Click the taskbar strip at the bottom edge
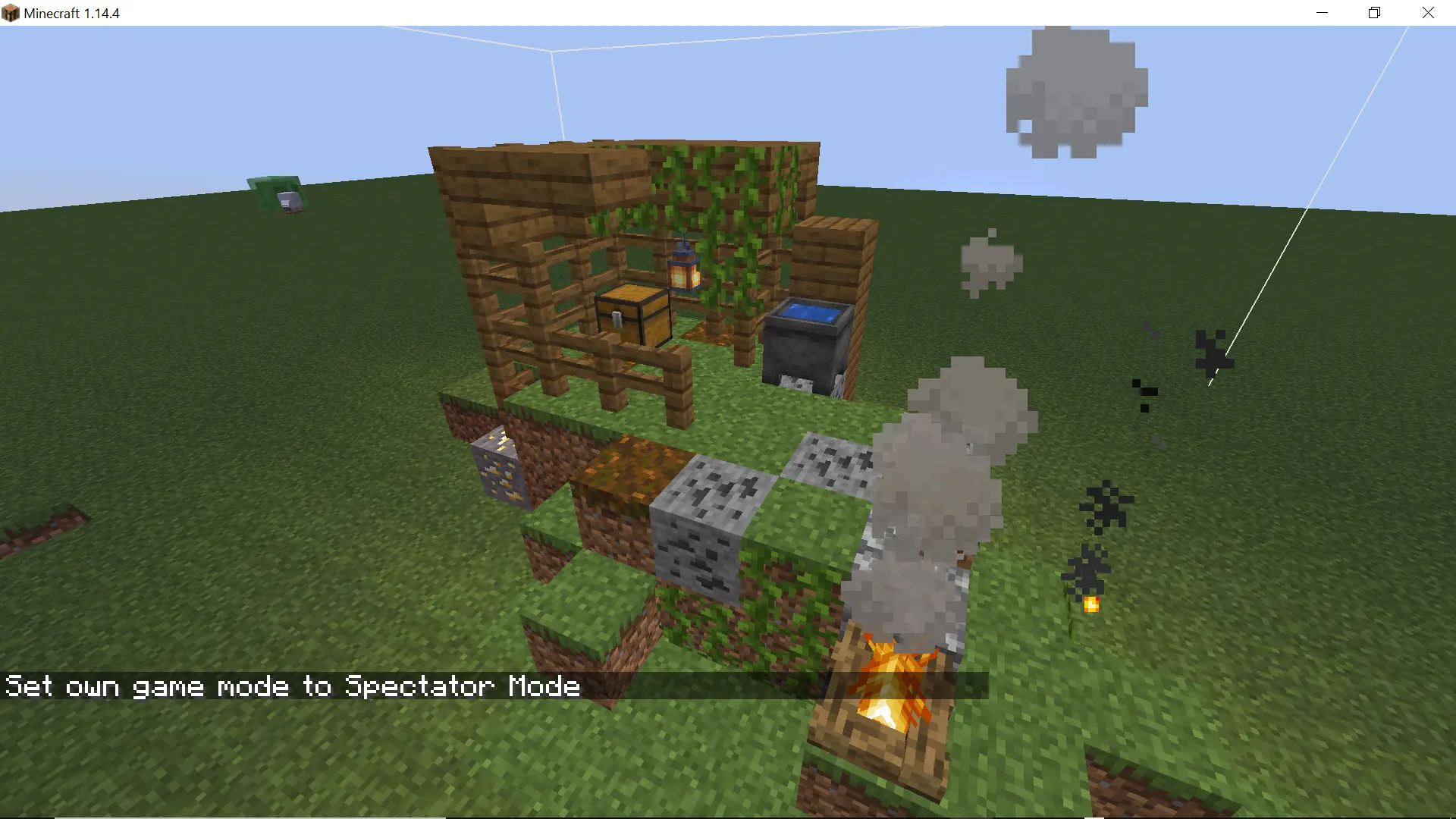Image resolution: width=1456 pixels, height=819 pixels. (728, 815)
